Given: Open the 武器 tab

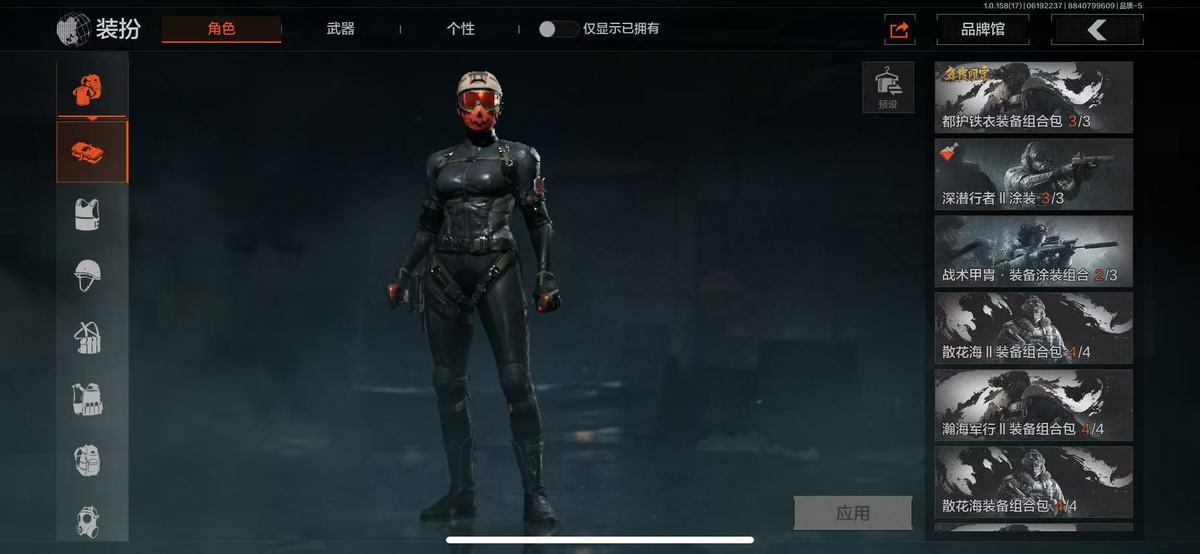Looking at the screenshot, I should pos(340,29).
